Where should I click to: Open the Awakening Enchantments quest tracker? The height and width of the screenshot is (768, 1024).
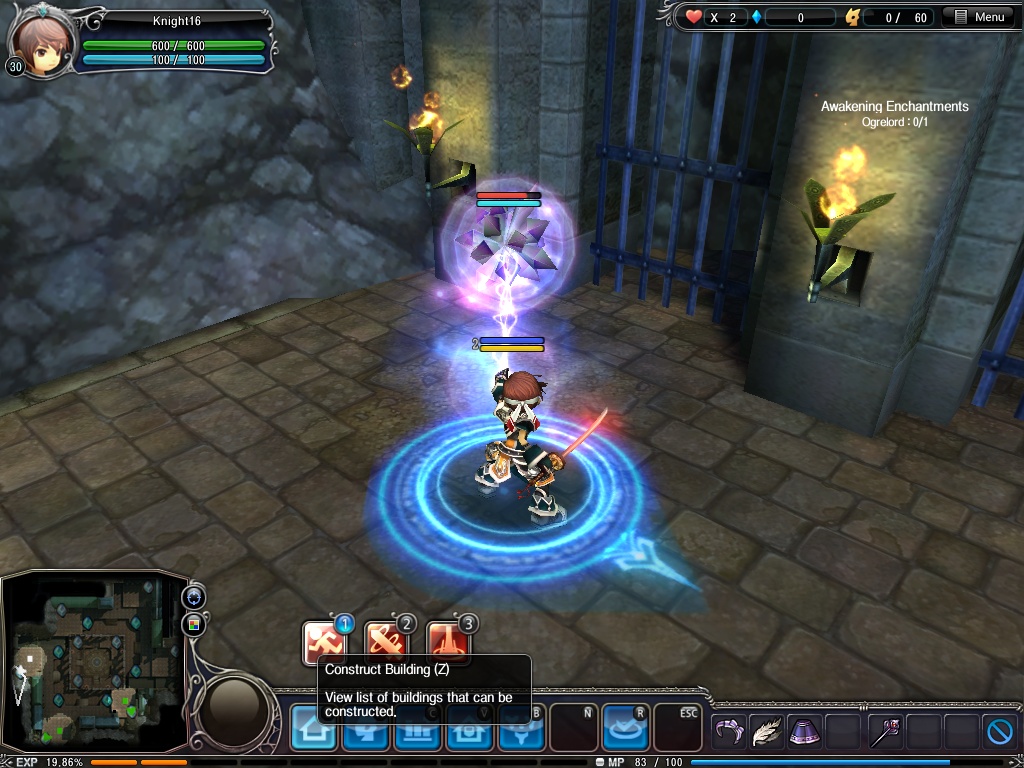894,106
